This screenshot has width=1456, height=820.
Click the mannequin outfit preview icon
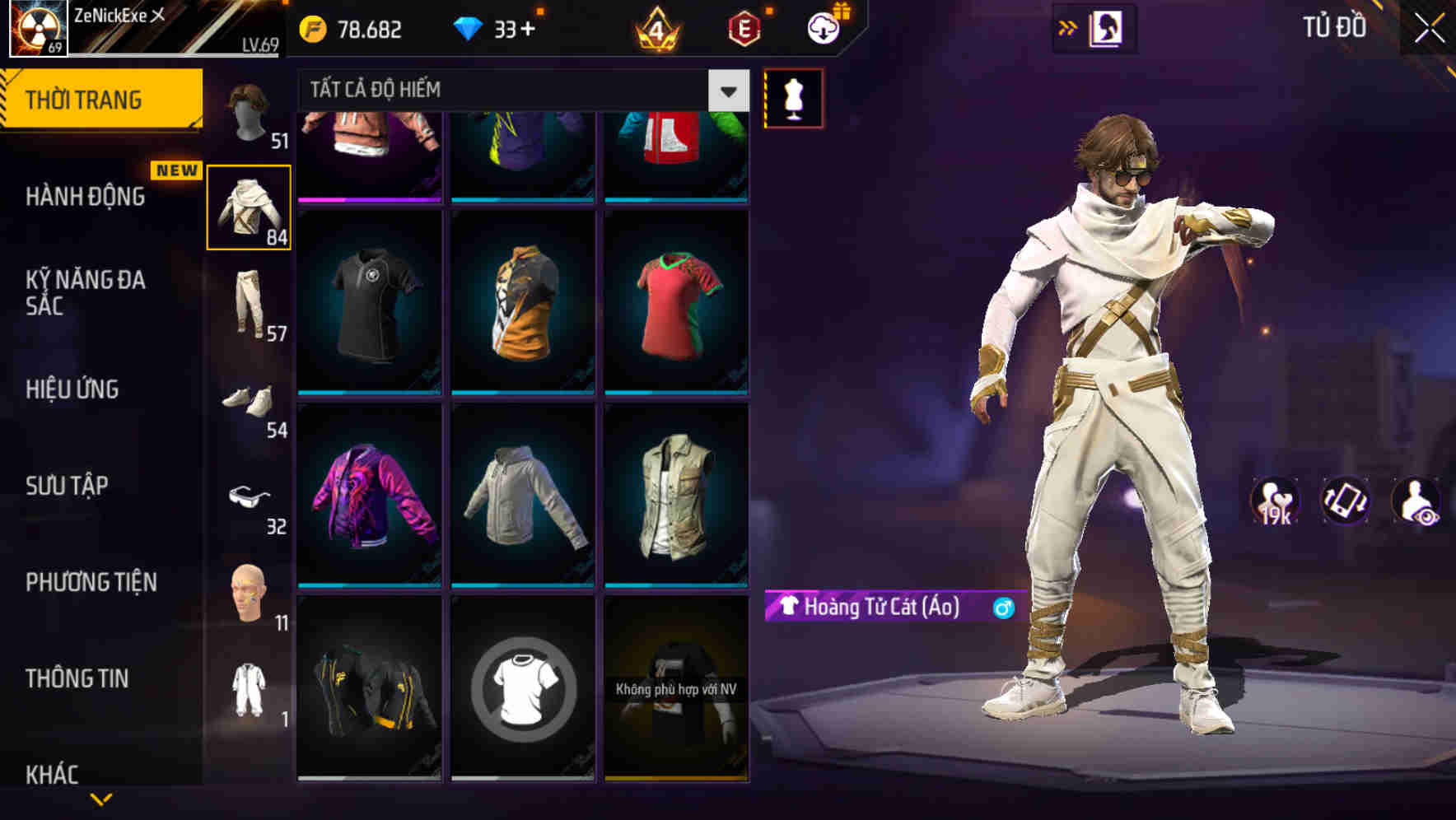793,98
